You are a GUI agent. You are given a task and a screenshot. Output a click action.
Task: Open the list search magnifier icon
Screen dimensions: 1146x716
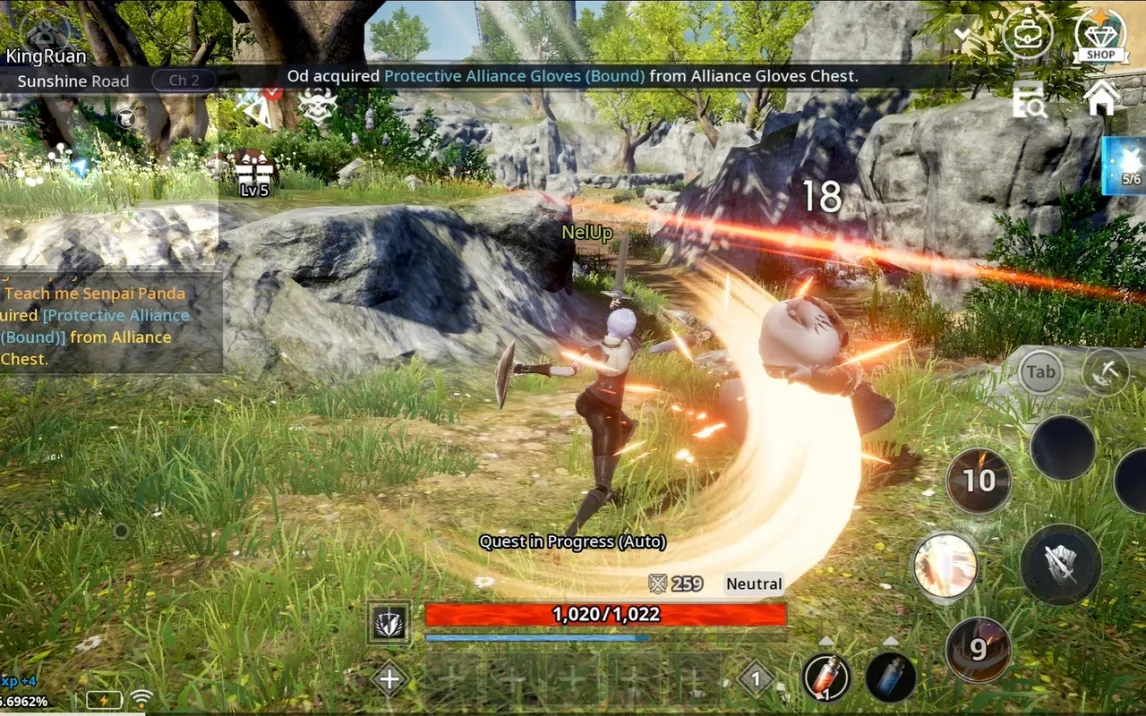click(1027, 101)
